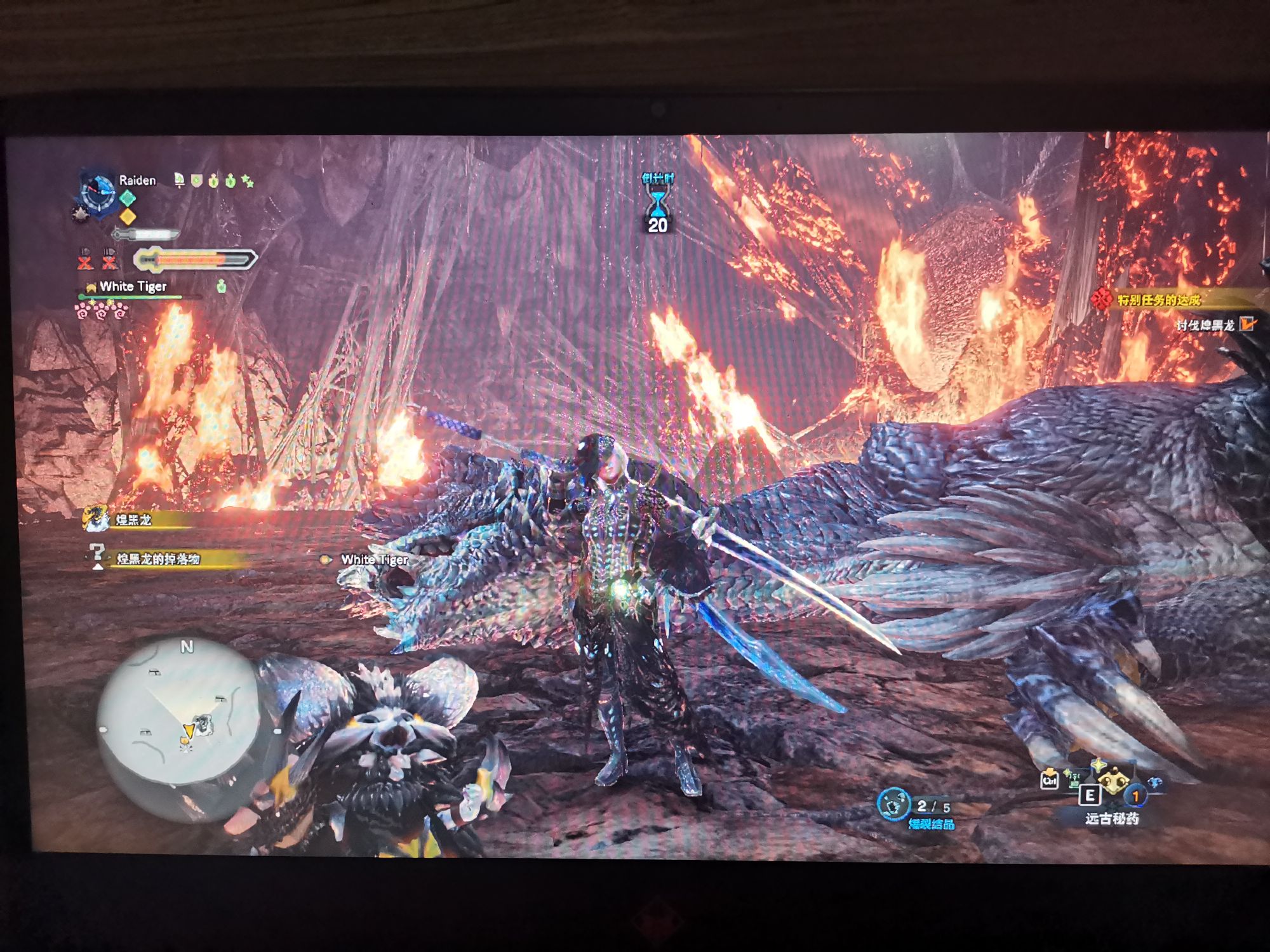Select the green twin stars buff icon

(x=248, y=182)
